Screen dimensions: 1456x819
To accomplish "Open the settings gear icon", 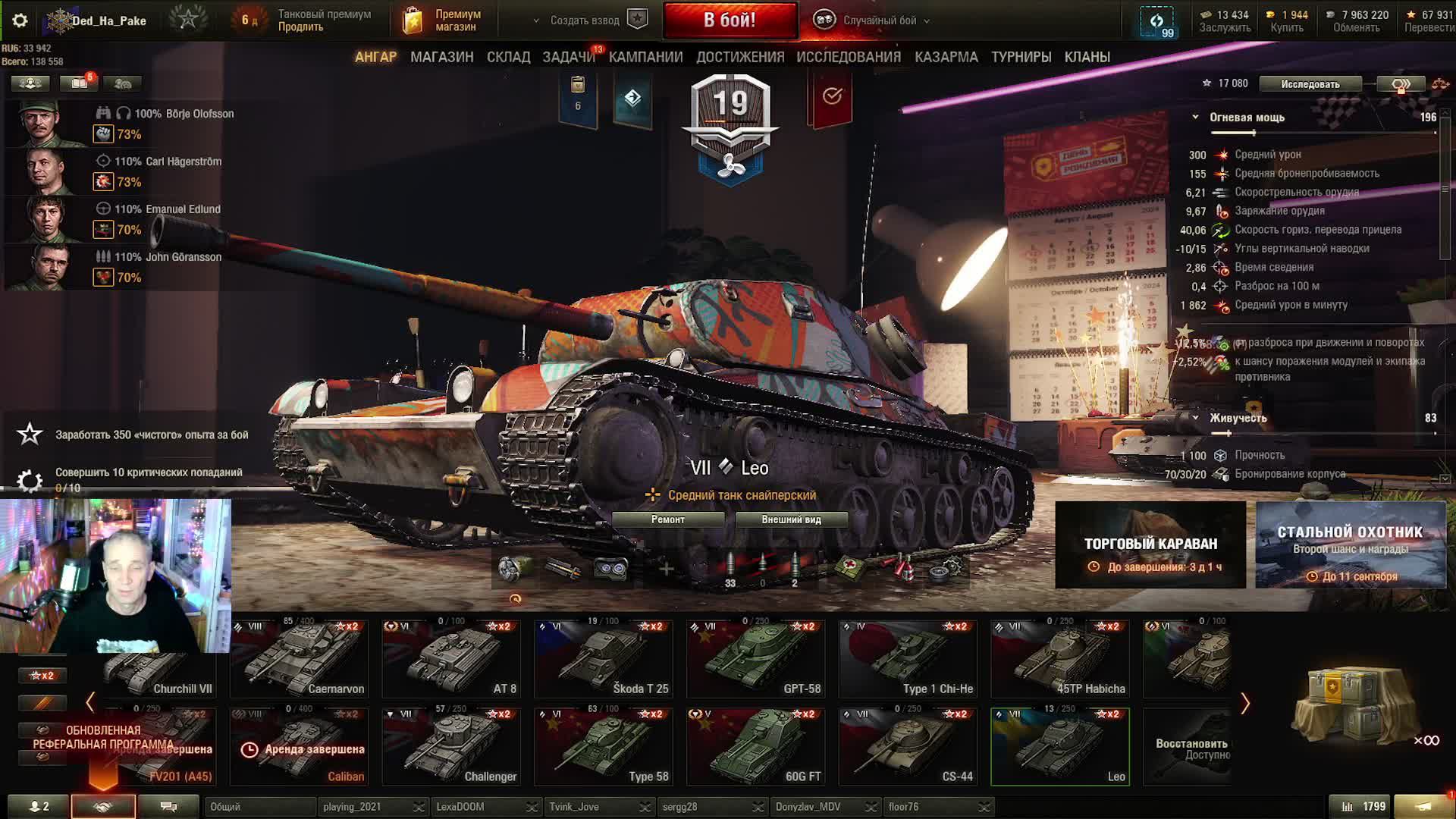I will [20, 20].
